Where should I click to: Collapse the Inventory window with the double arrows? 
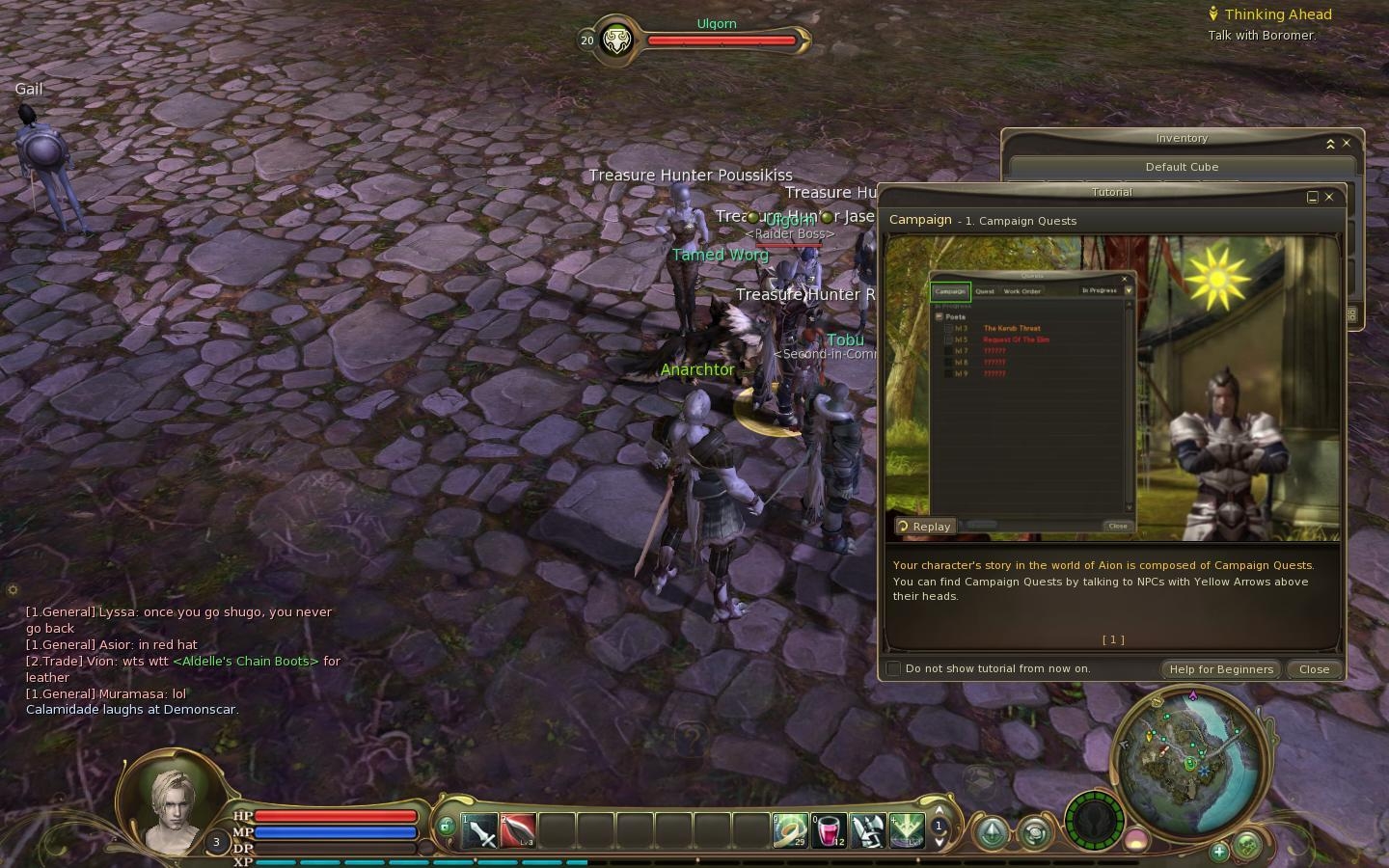(x=1330, y=144)
